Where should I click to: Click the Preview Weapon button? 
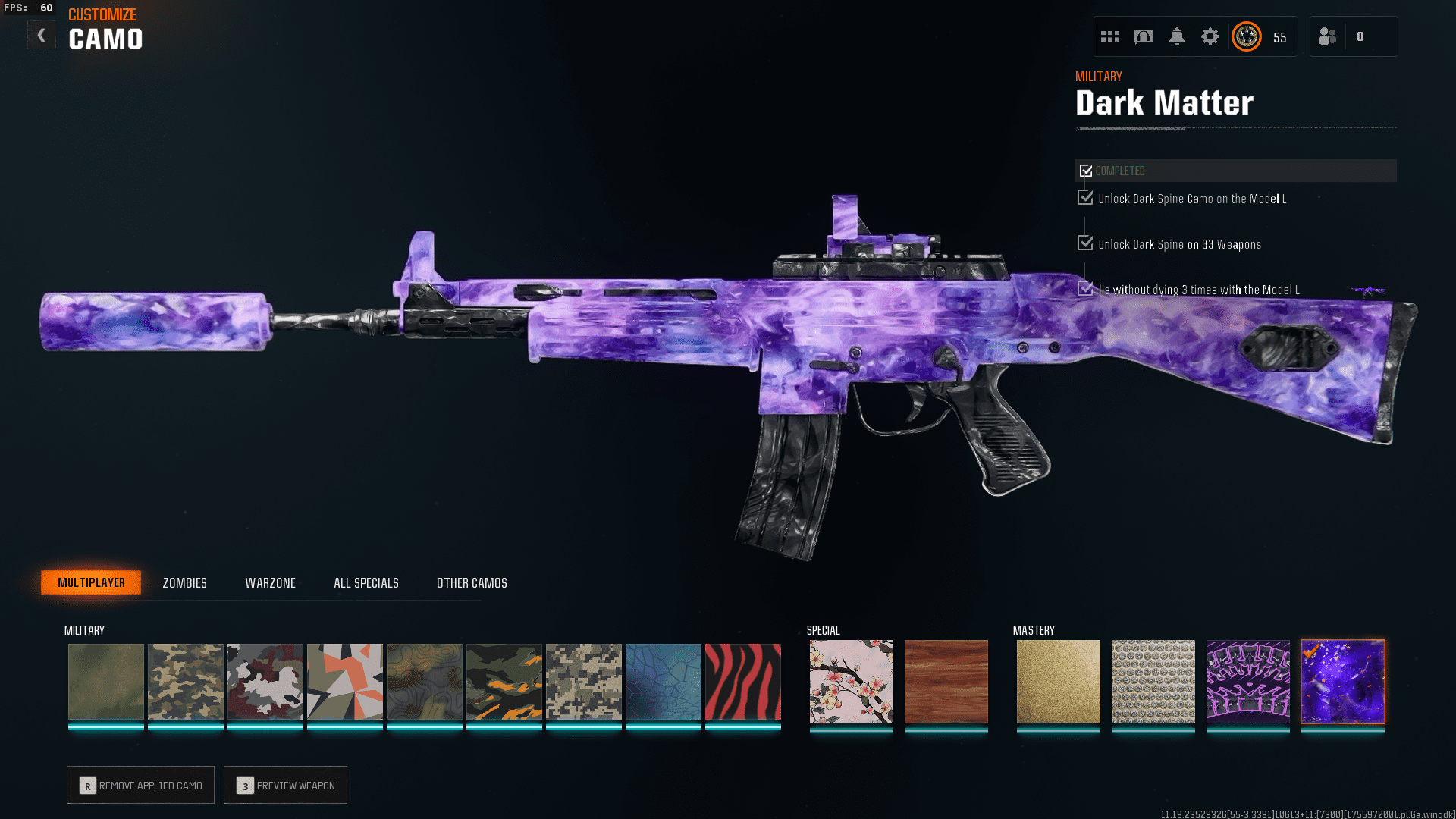coord(285,785)
